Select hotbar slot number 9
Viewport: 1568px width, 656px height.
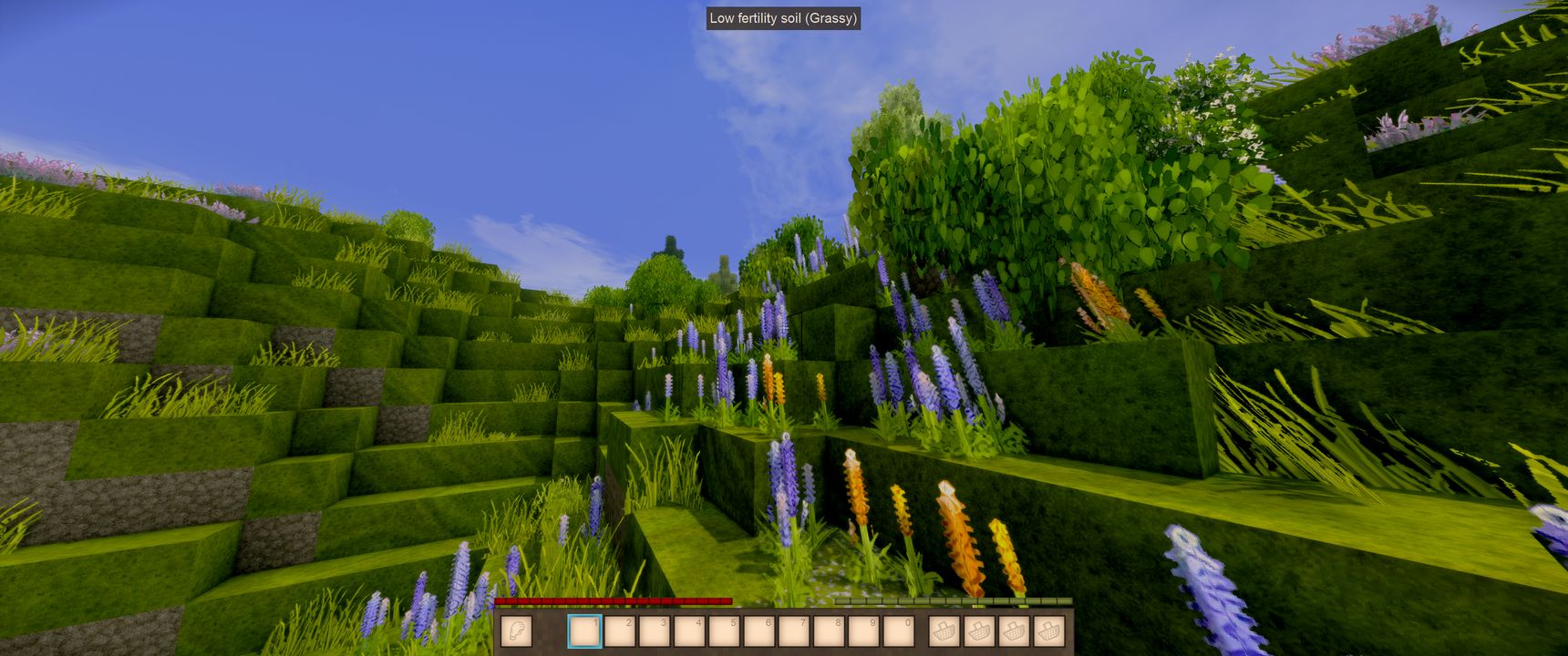pyautogui.click(x=863, y=630)
